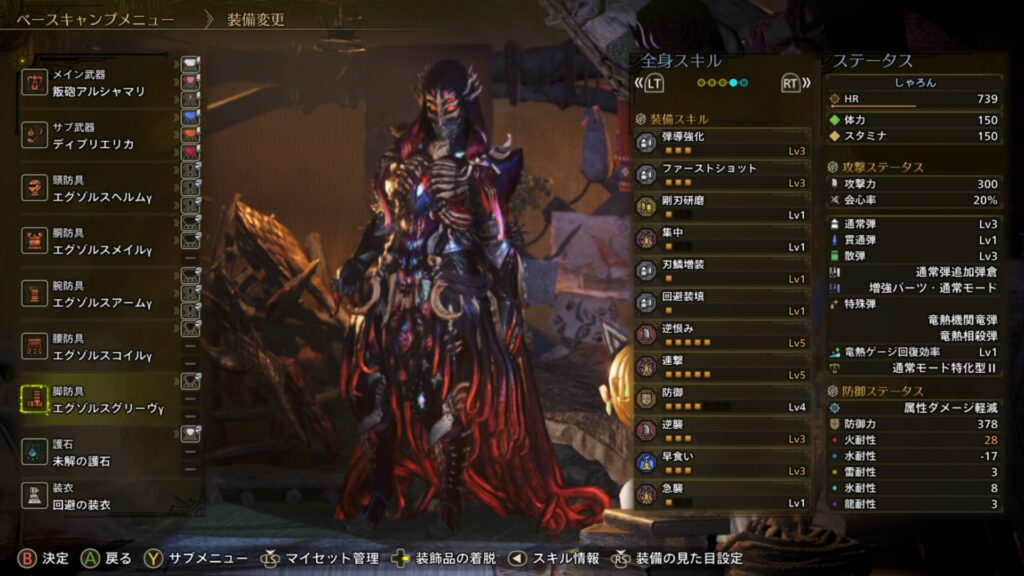
Task: Select leg armor エグゾルスグリーヴγ
Action: [98, 401]
